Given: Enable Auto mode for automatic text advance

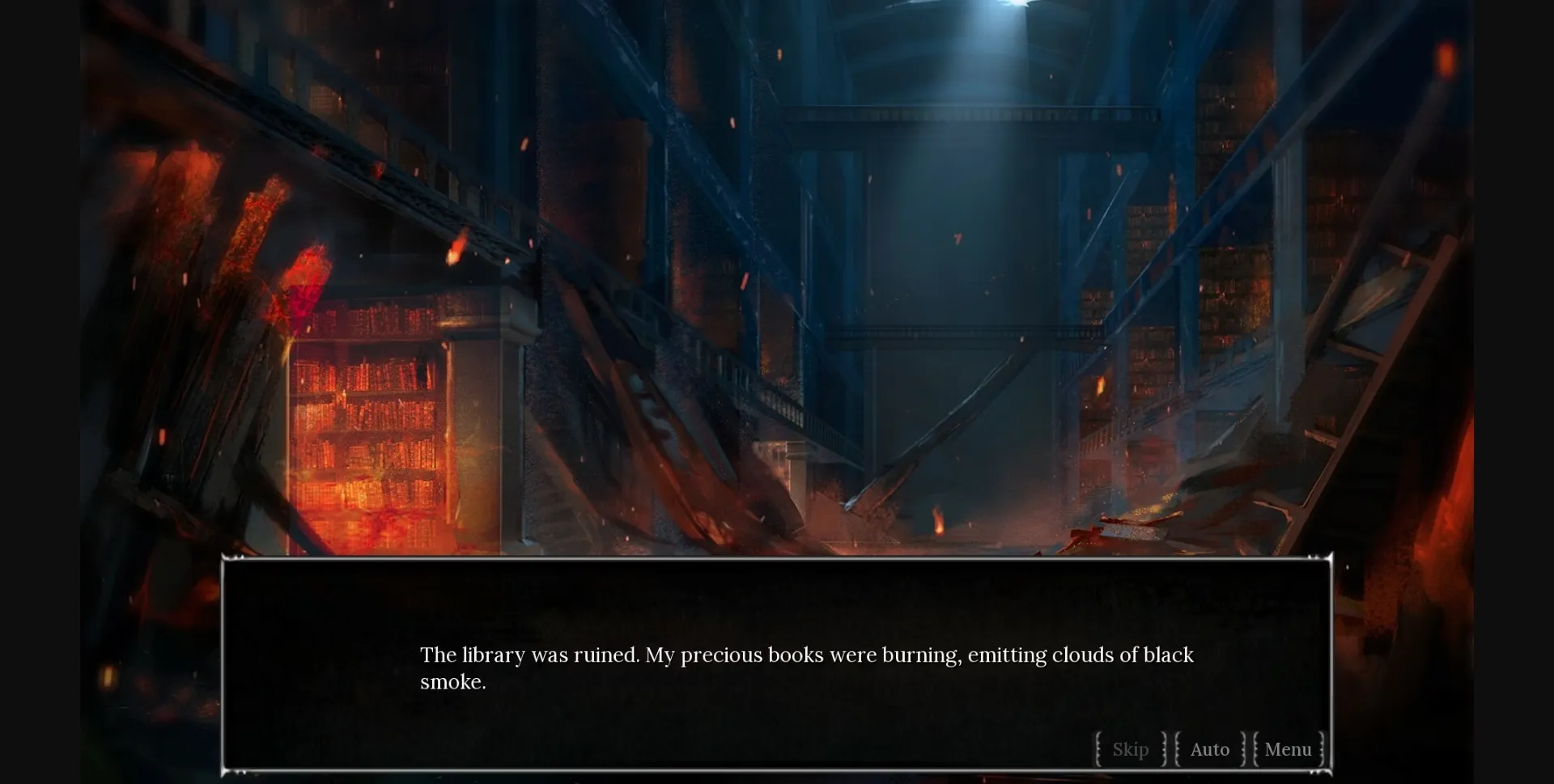Looking at the screenshot, I should tap(1209, 749).
